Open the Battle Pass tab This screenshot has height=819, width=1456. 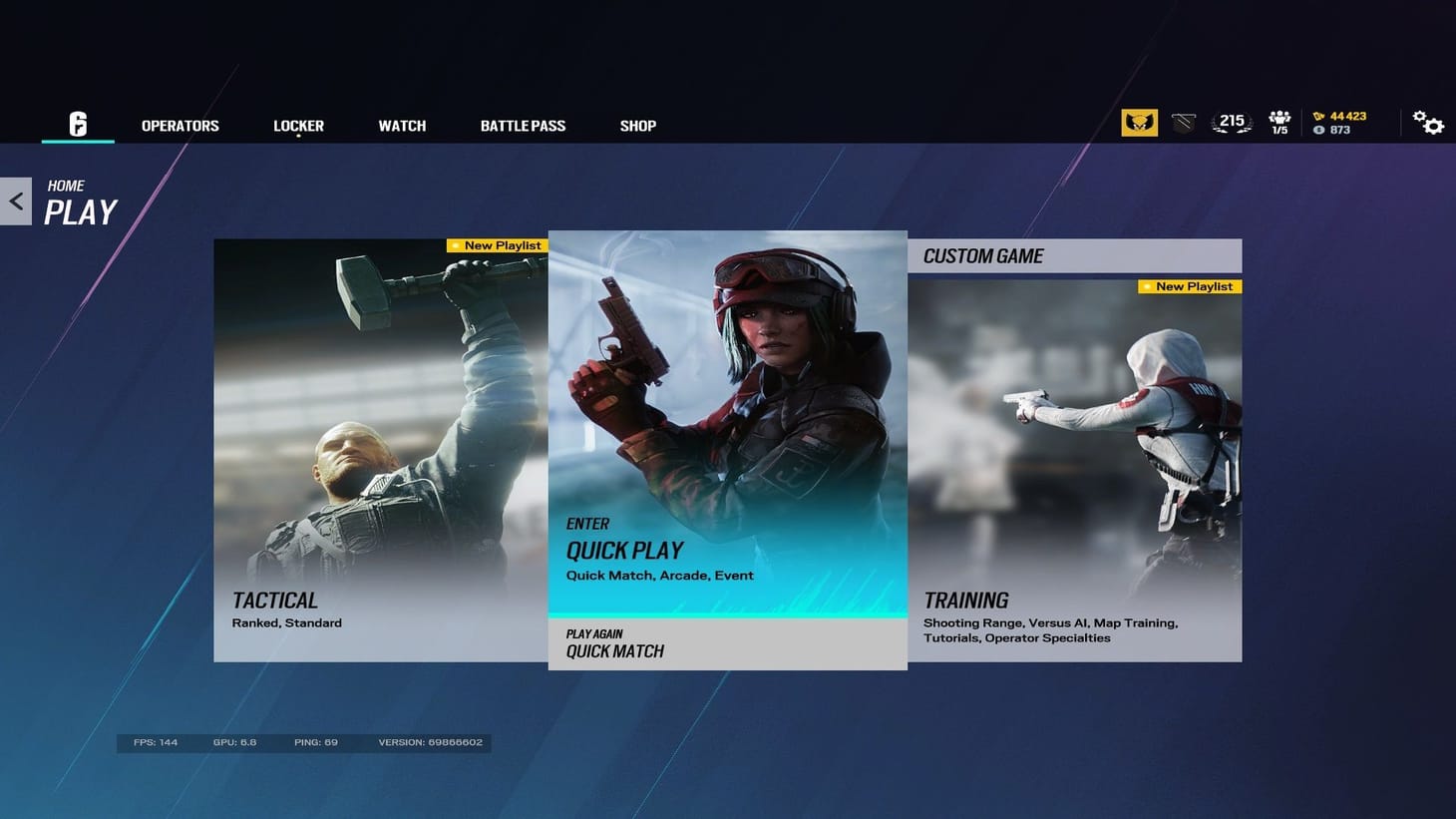pos(522,126)
